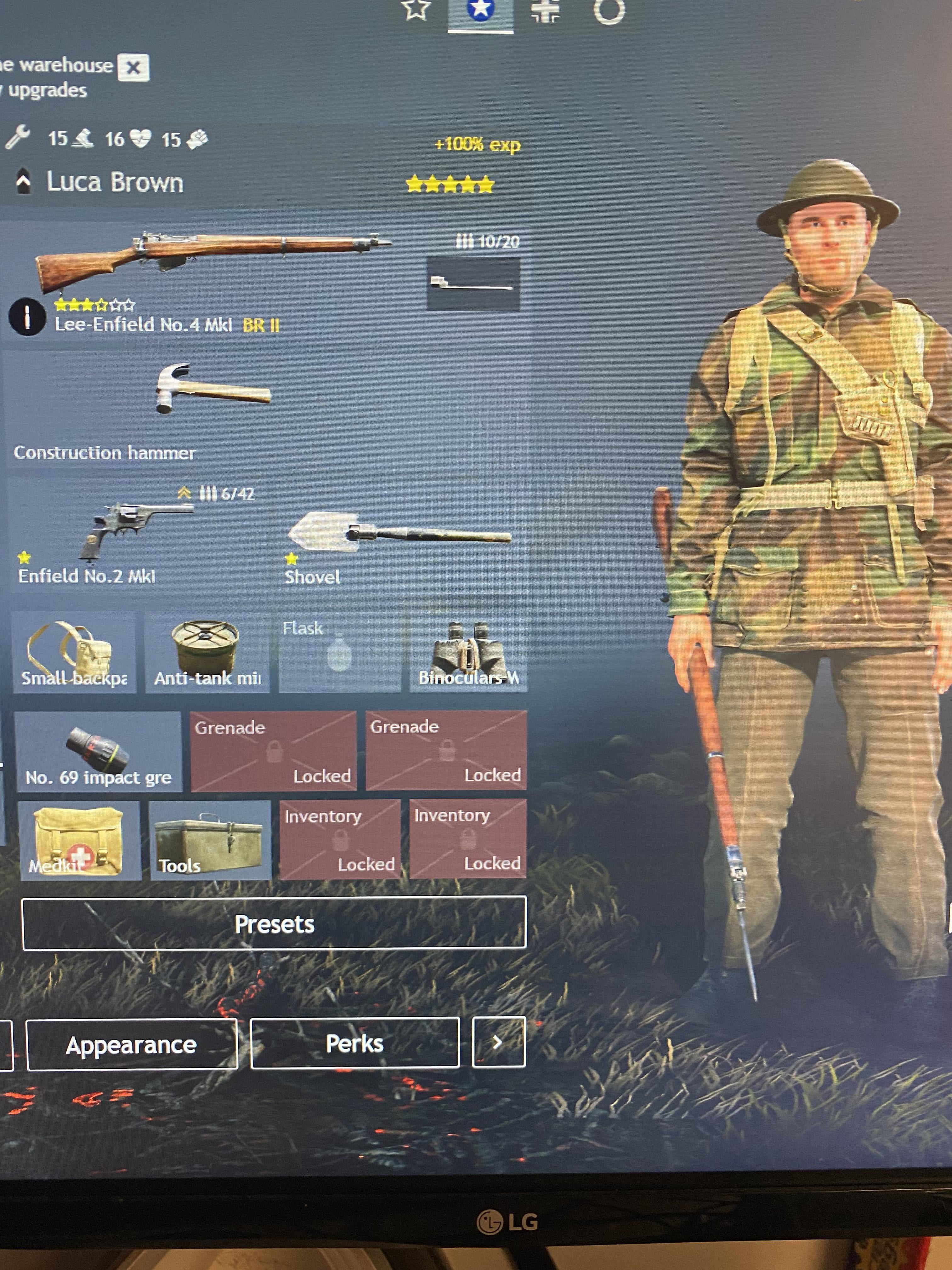Switch to the circle emblem faction tab
The height and width of the screenshot is (1270, 952).
(609, 10)
